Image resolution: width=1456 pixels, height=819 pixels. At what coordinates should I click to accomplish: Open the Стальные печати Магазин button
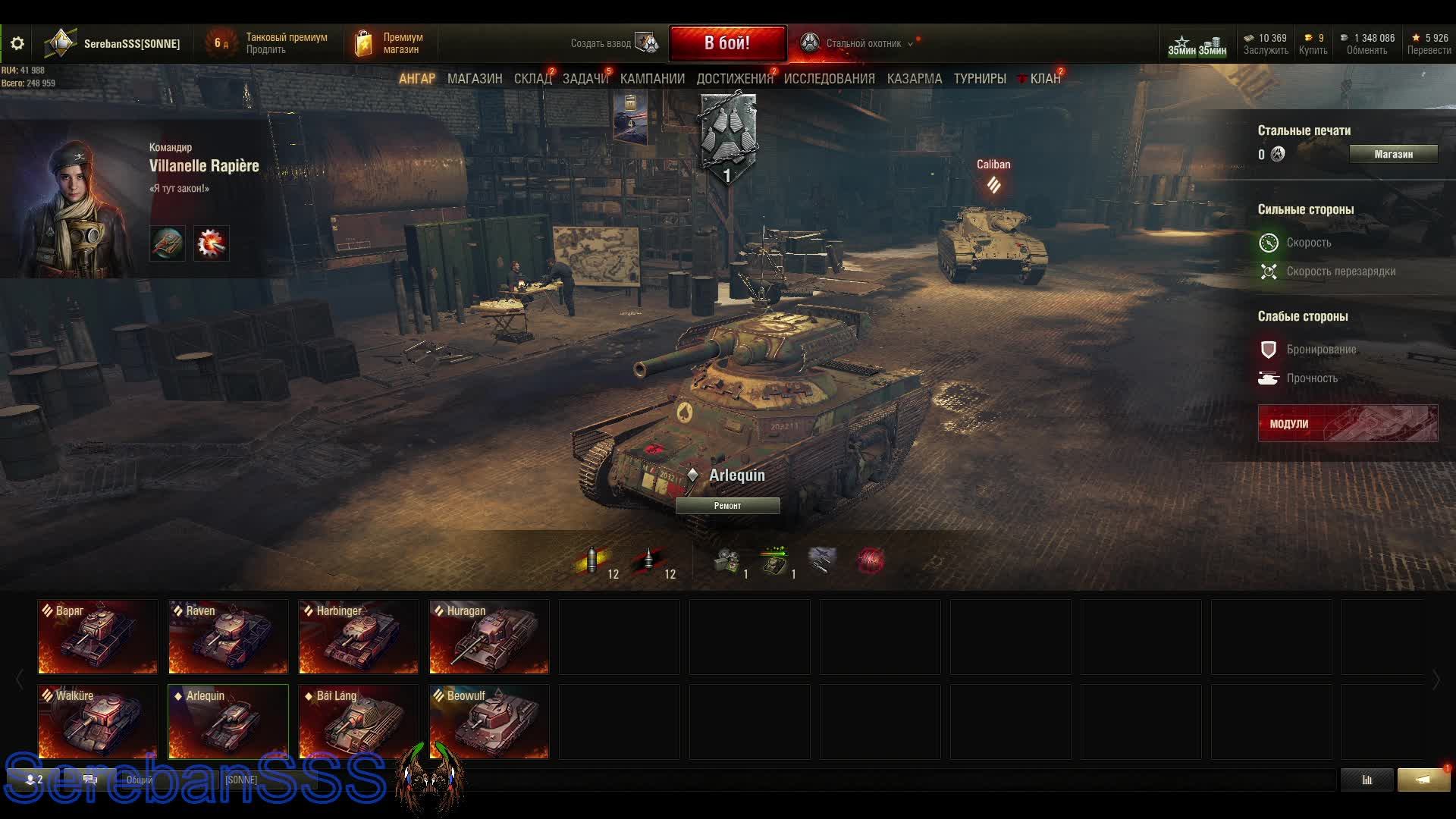[x=1393, y=154]
